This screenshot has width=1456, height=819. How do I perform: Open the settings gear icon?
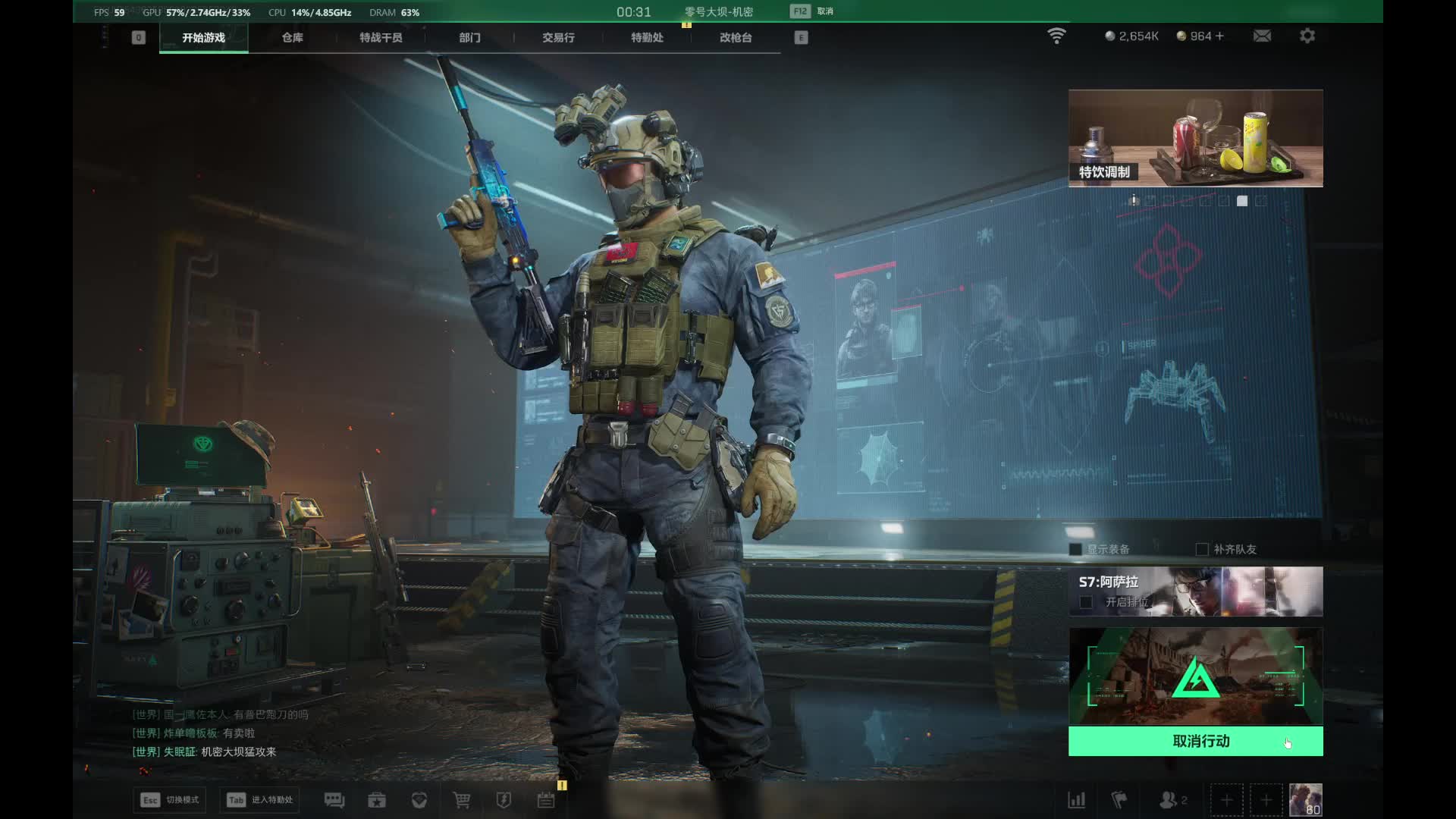[1307, 36]
